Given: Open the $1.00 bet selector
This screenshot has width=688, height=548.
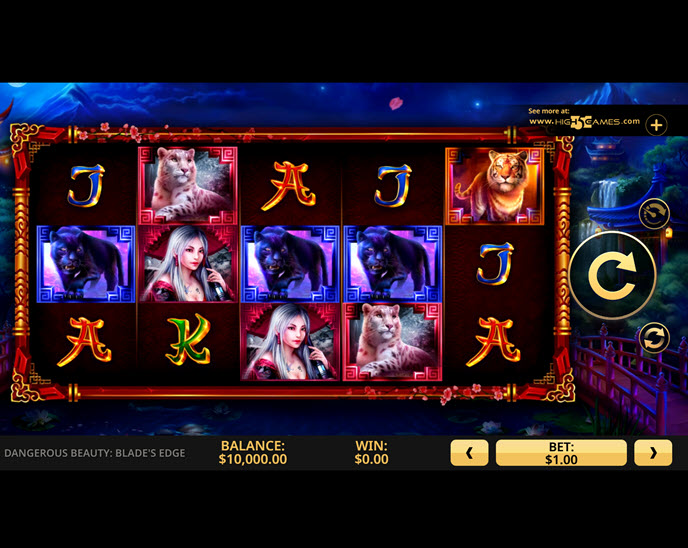Looking at the screenshot, I should 561,453.
